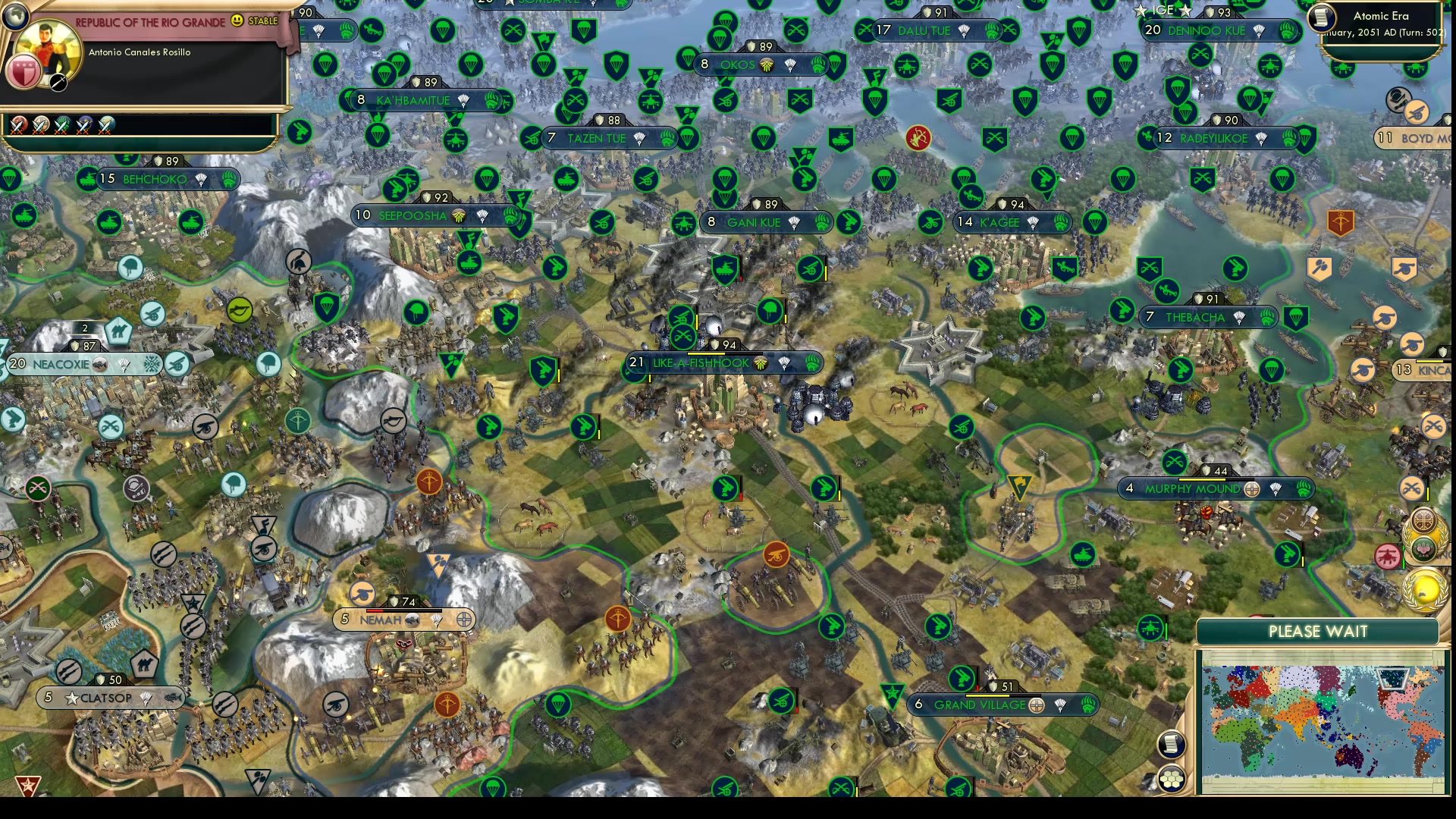Expand the Thebacha city banner details
Image resolution: width=1456 pixels, height=819 pixels.
click(1207, 317)
